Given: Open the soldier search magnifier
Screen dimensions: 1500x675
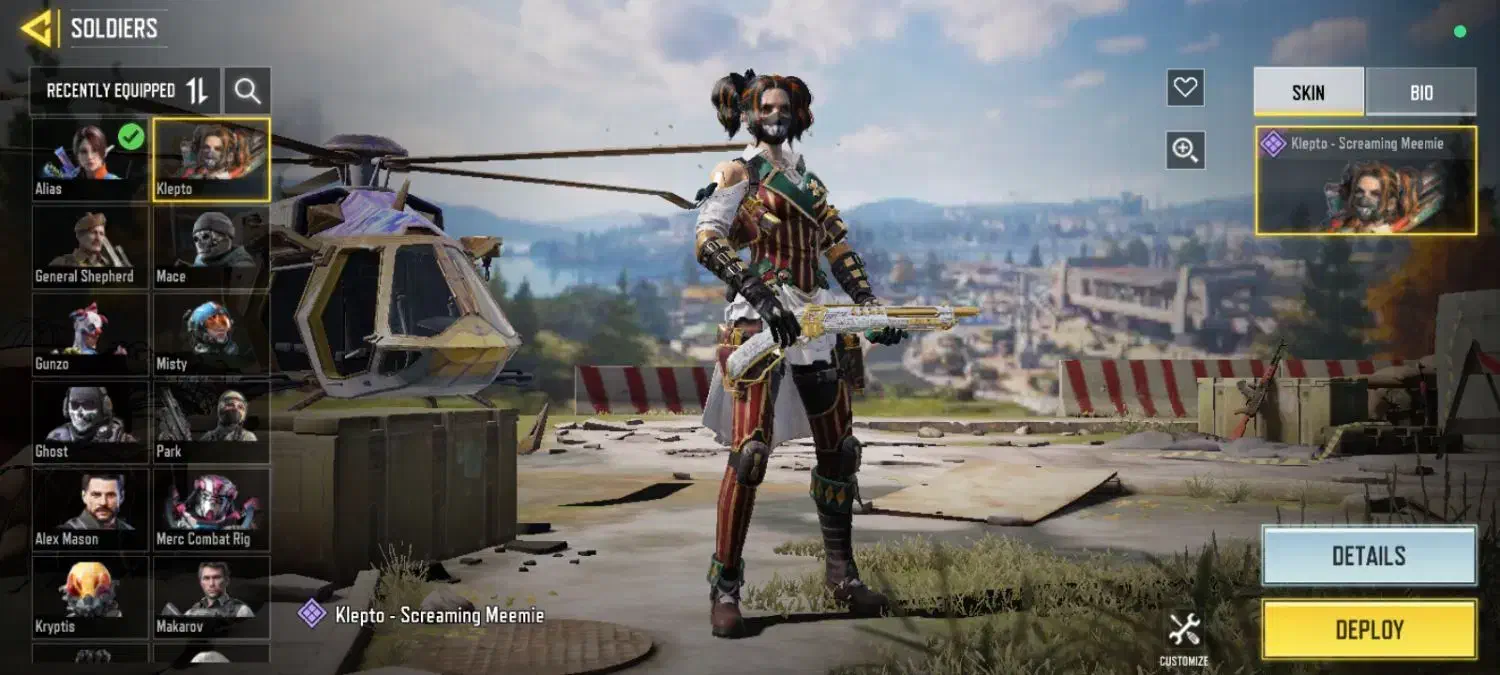Looking at the screenshot, I should [247, 91].
